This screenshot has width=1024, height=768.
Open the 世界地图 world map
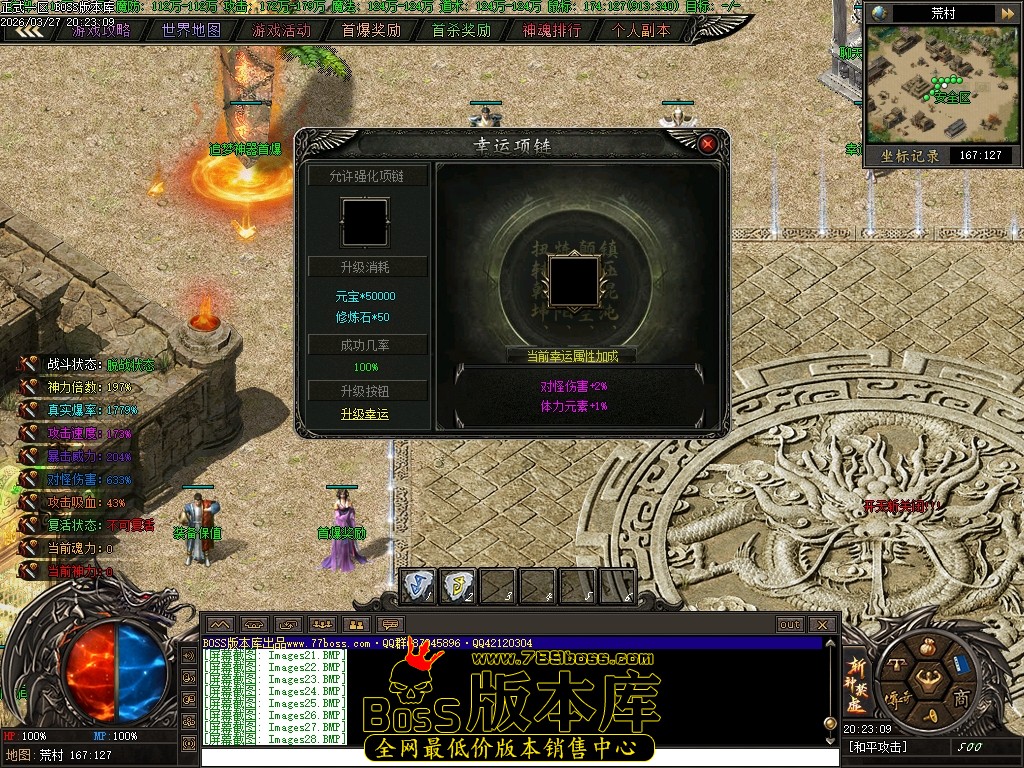coord(191,30)
